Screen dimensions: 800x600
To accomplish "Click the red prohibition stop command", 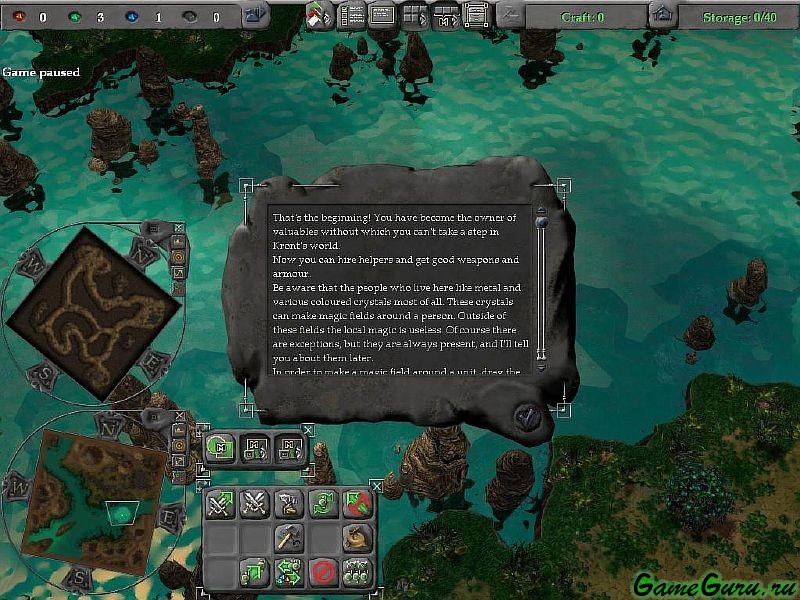I will point(321,573).
